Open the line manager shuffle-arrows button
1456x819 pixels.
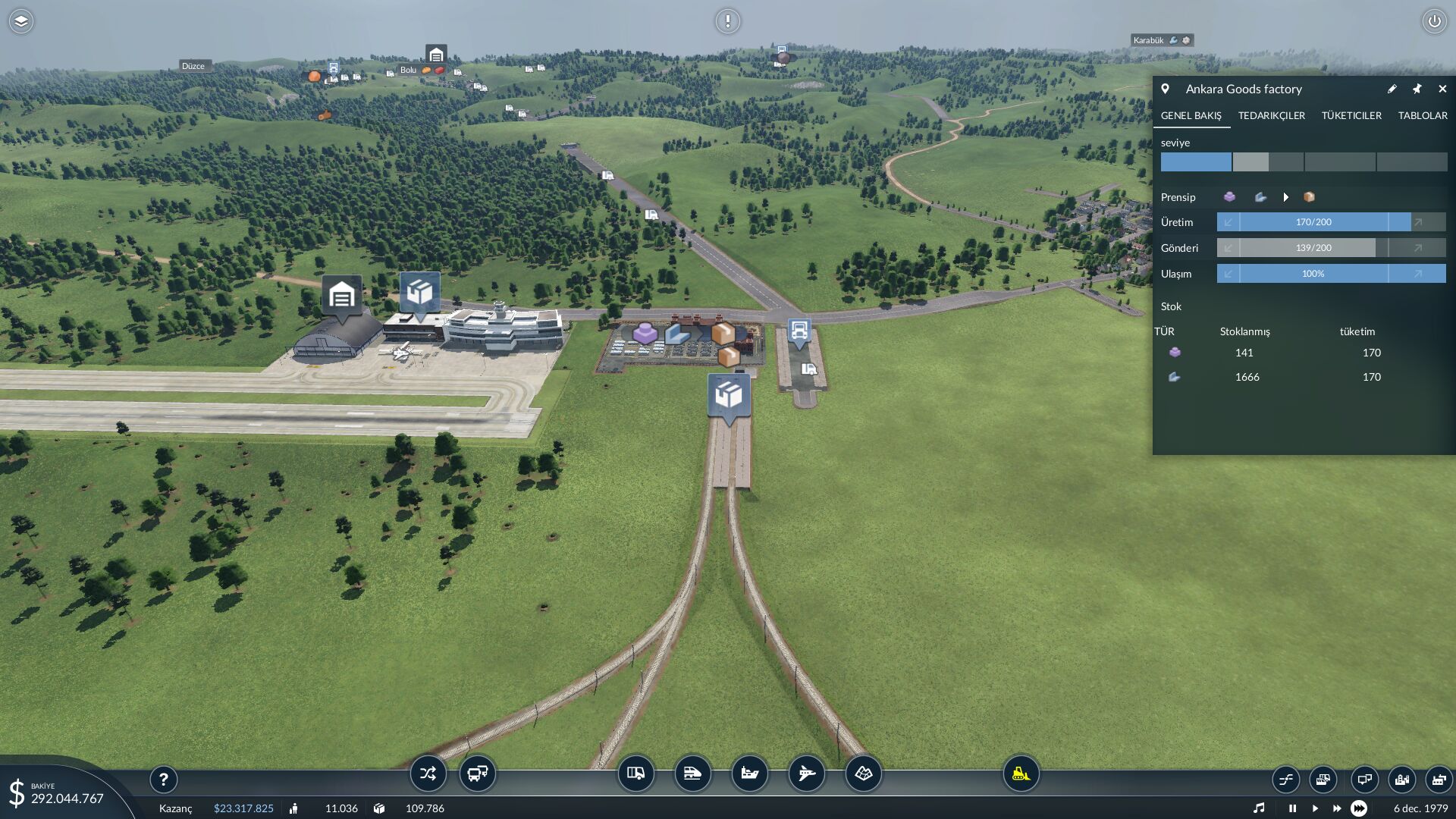click(x=428, y=773)
